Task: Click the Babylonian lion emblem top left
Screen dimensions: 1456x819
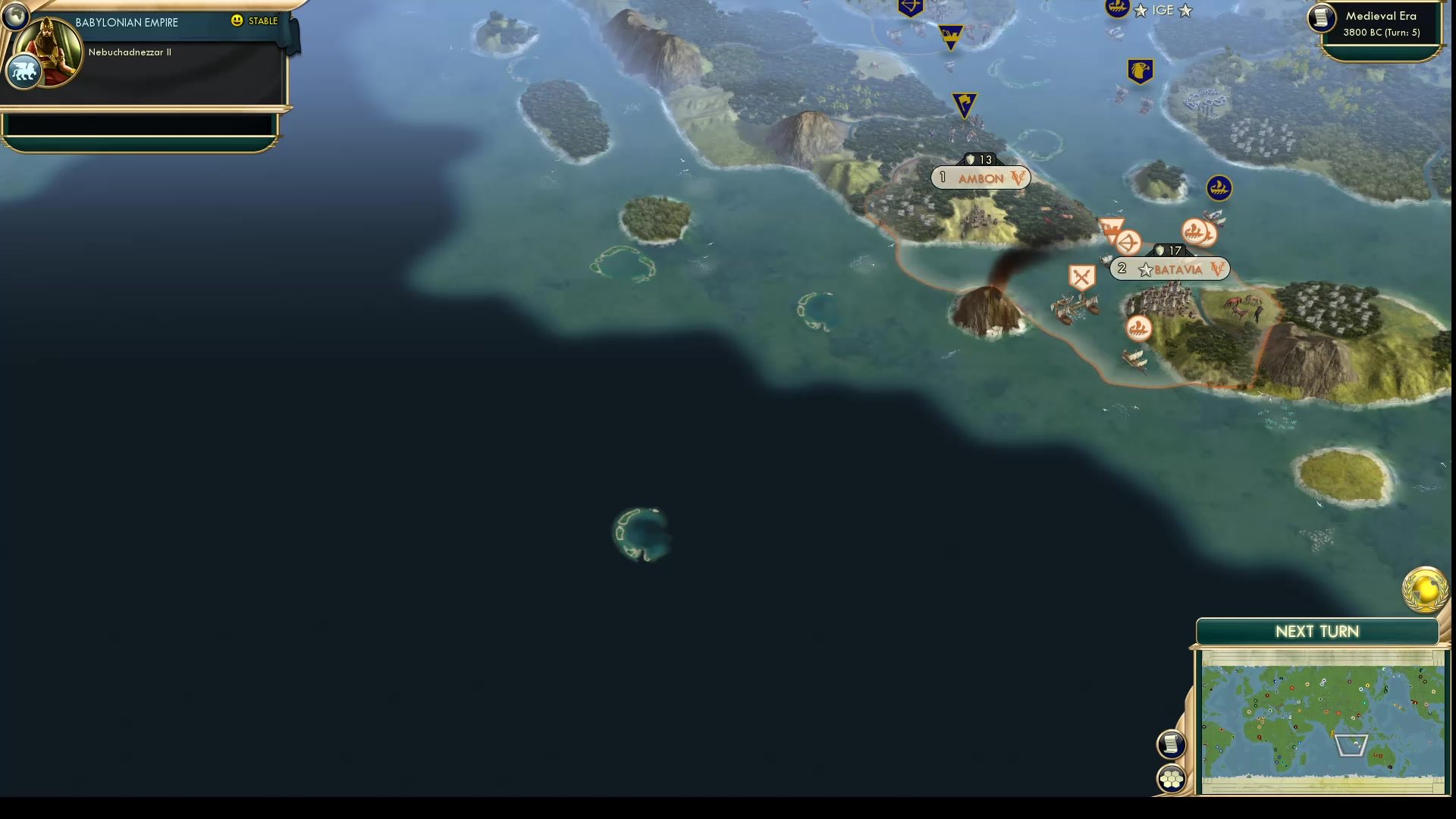Action: coord(24,71)
